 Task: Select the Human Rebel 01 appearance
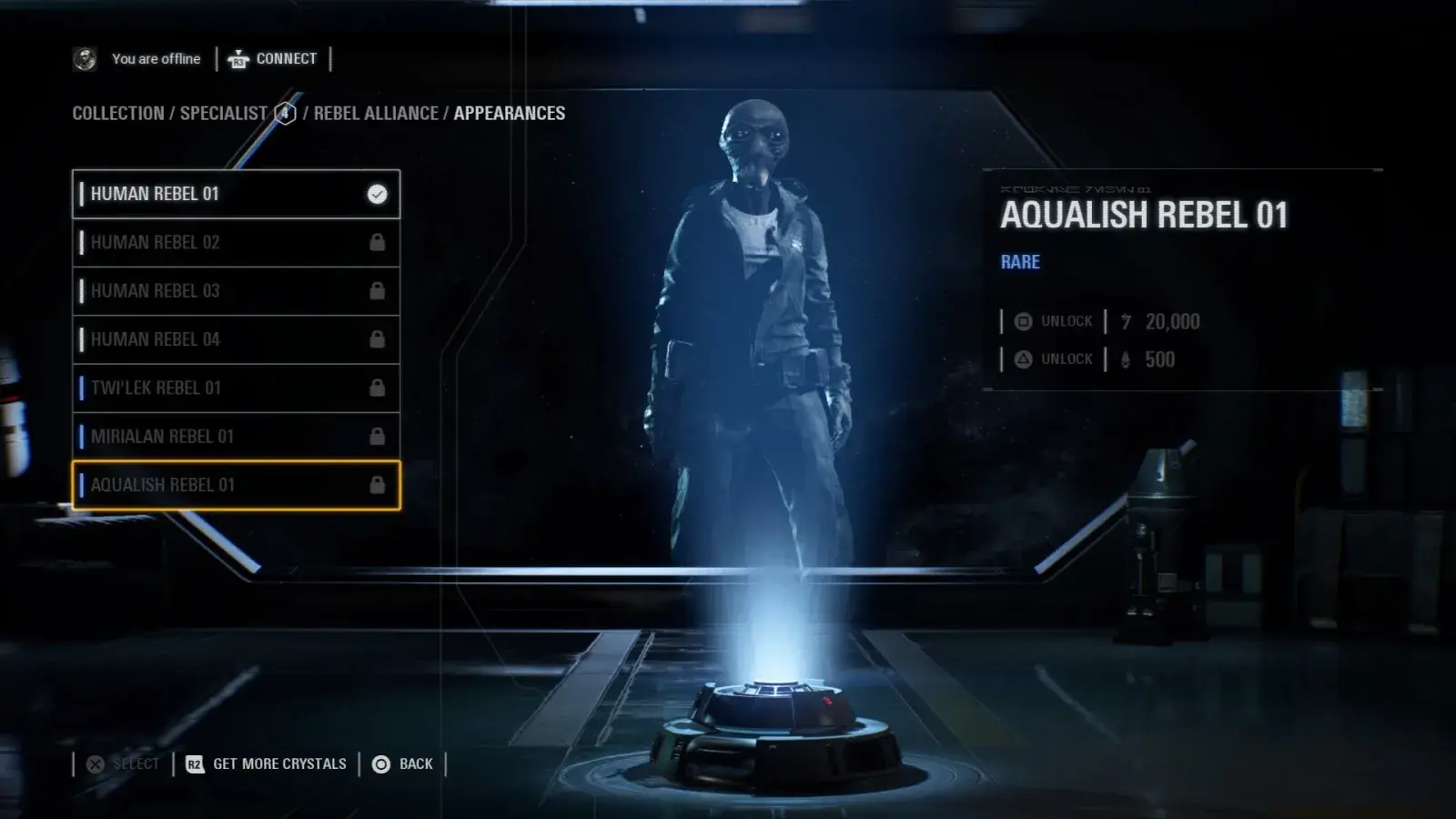click(x=236, y=194)
